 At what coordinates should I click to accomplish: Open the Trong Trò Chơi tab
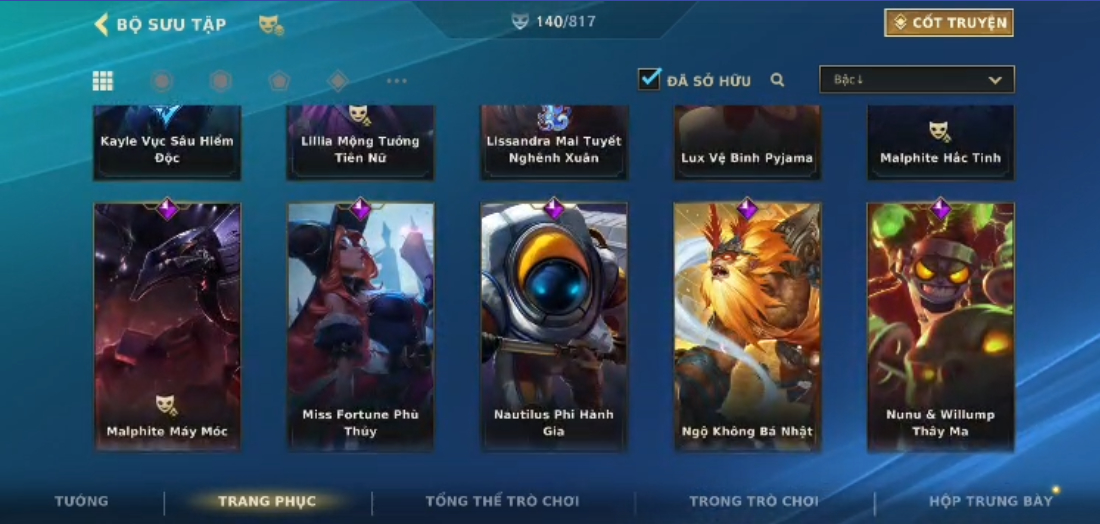[754, 501]
